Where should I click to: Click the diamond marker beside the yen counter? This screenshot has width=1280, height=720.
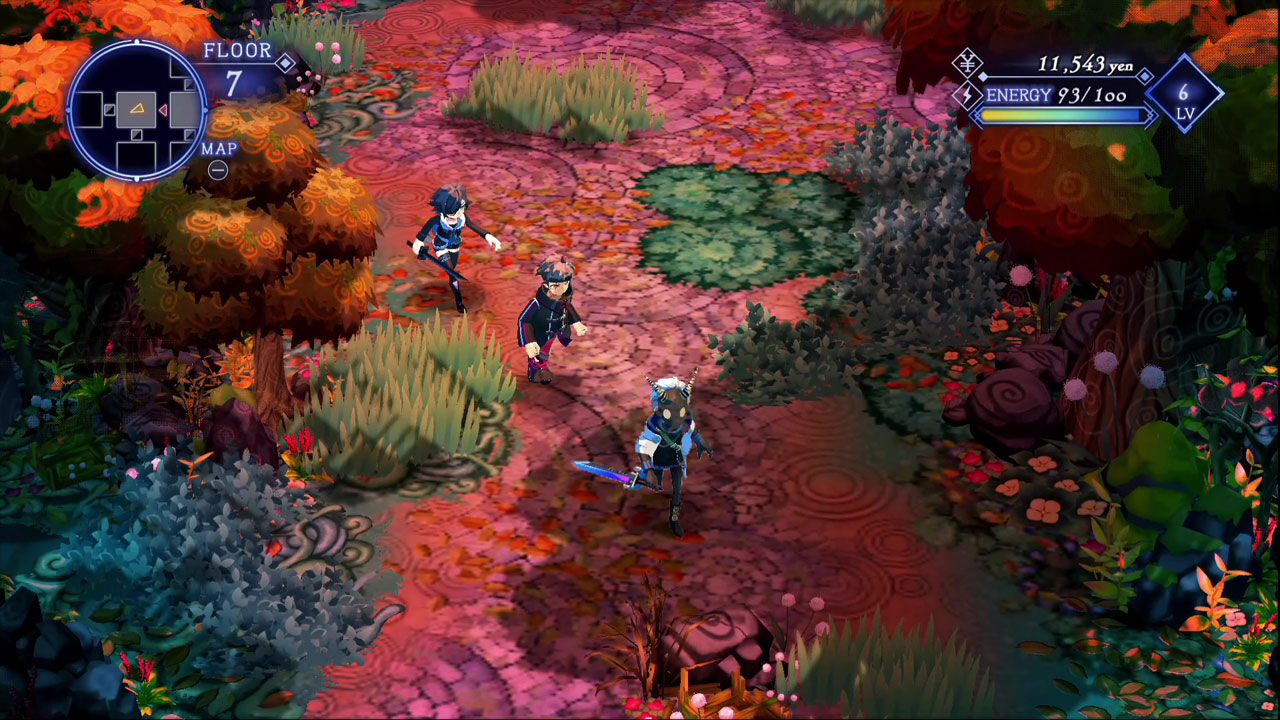click(1144, 76)
